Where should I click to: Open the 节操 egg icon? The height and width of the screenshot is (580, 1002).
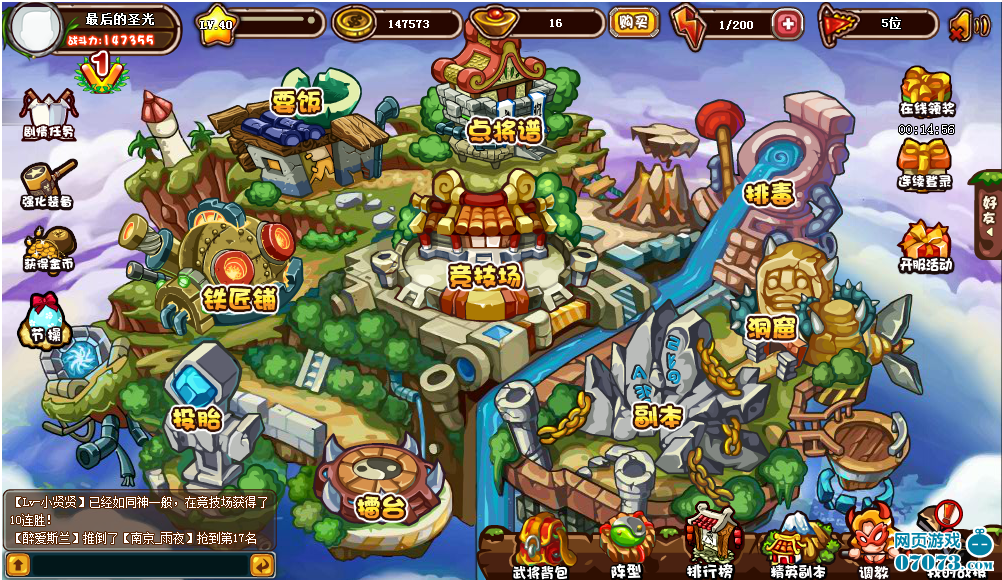[x=46, y=318]
